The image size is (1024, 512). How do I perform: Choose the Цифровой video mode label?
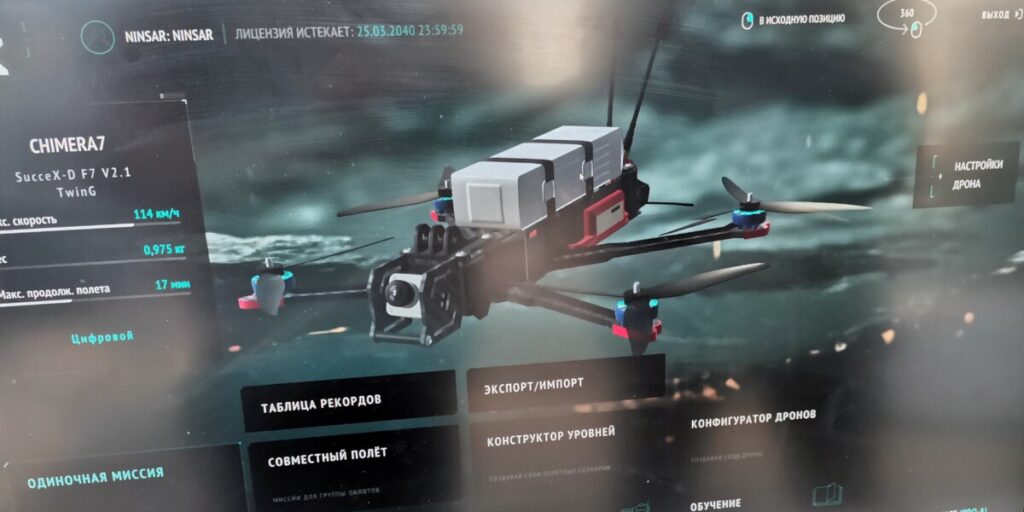(101, 337)
